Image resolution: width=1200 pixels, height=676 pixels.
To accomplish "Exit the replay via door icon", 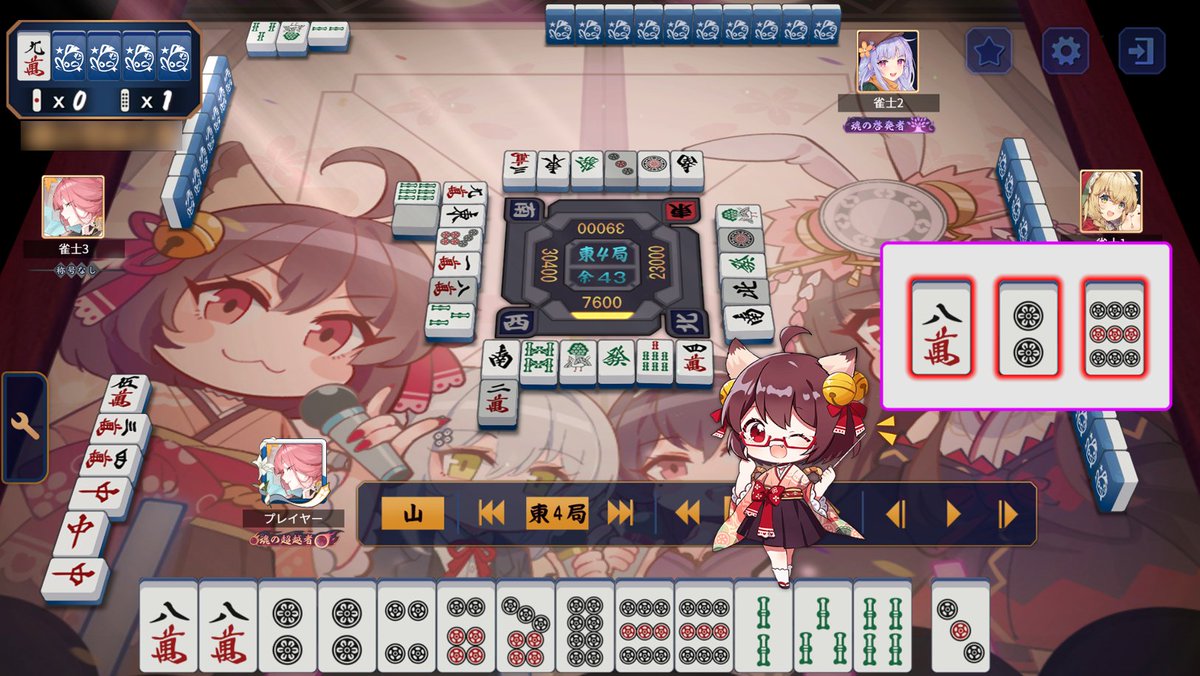I will tap(1141, 51).
